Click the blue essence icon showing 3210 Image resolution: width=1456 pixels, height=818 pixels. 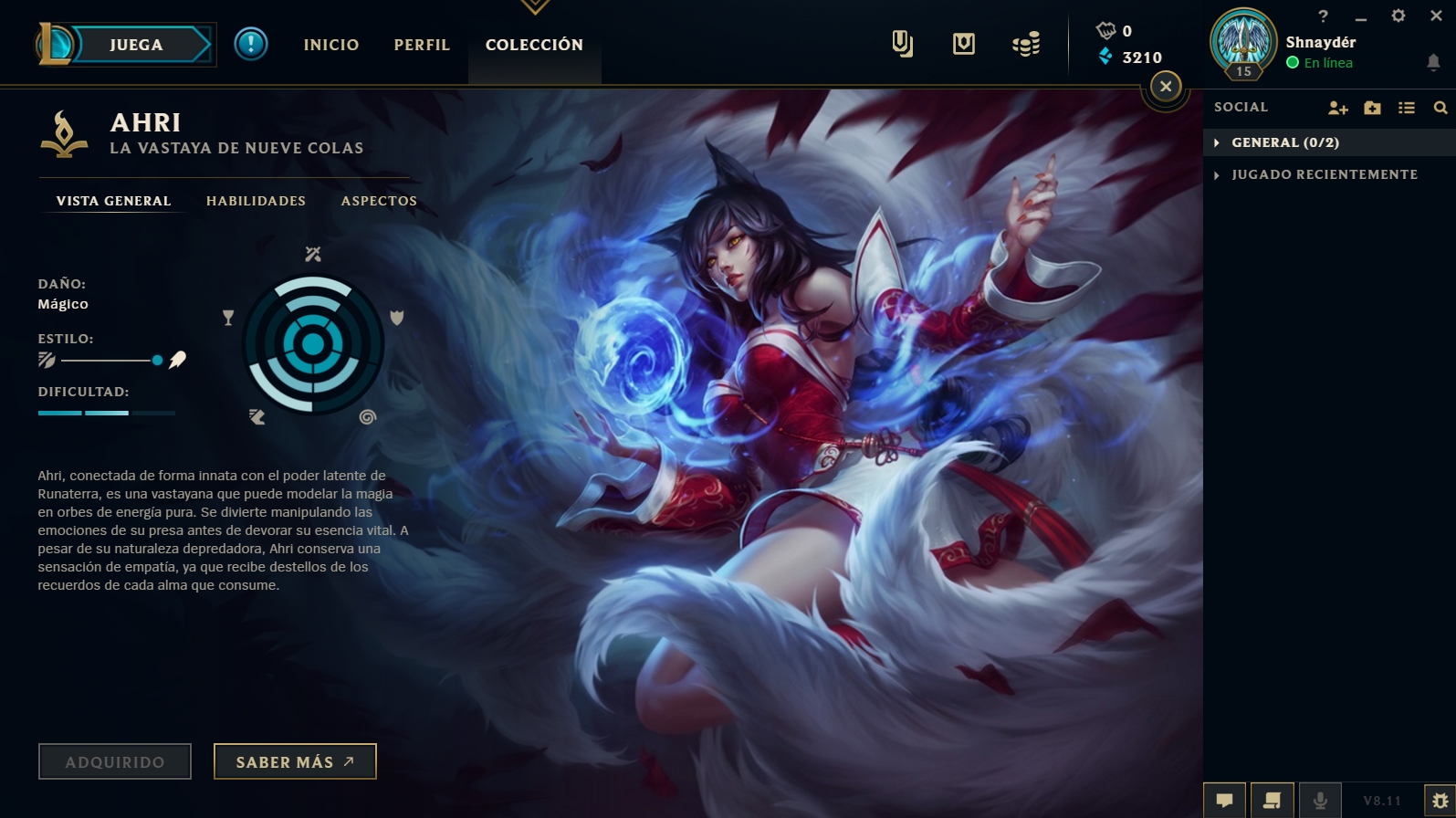1105,57
